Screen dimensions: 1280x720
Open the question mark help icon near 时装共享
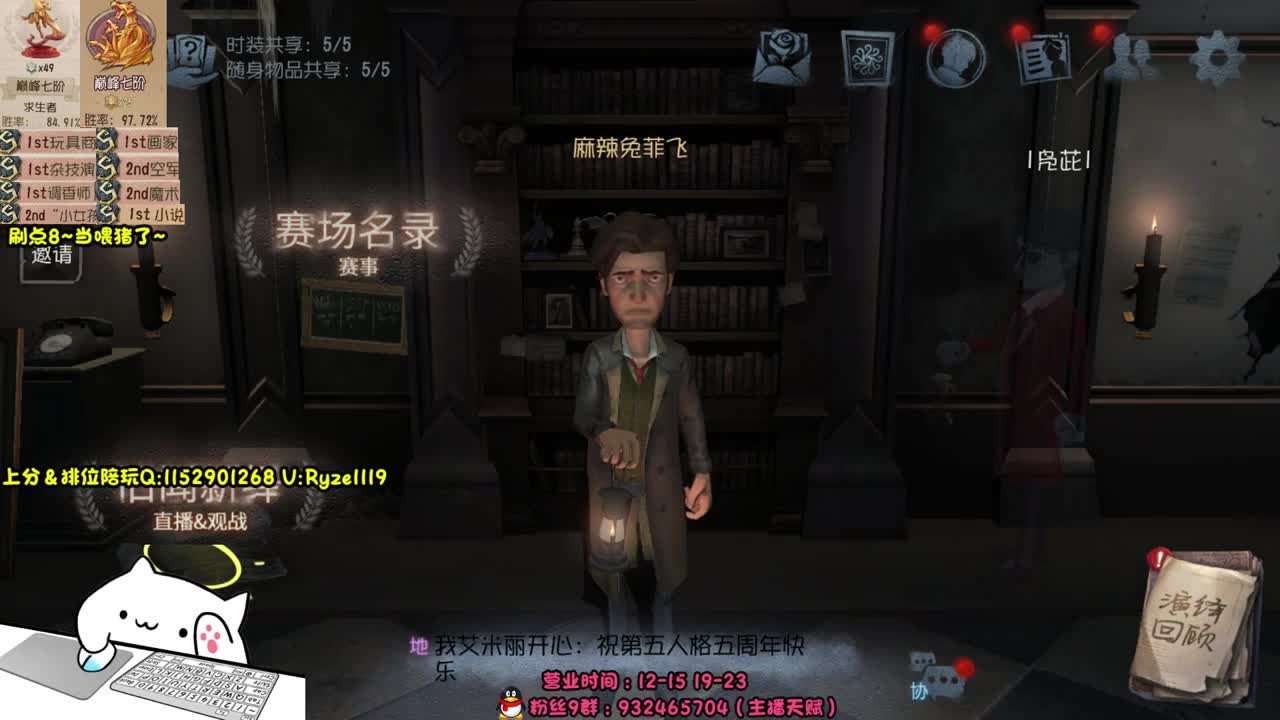pyautogui.click(x=190, y=50)
